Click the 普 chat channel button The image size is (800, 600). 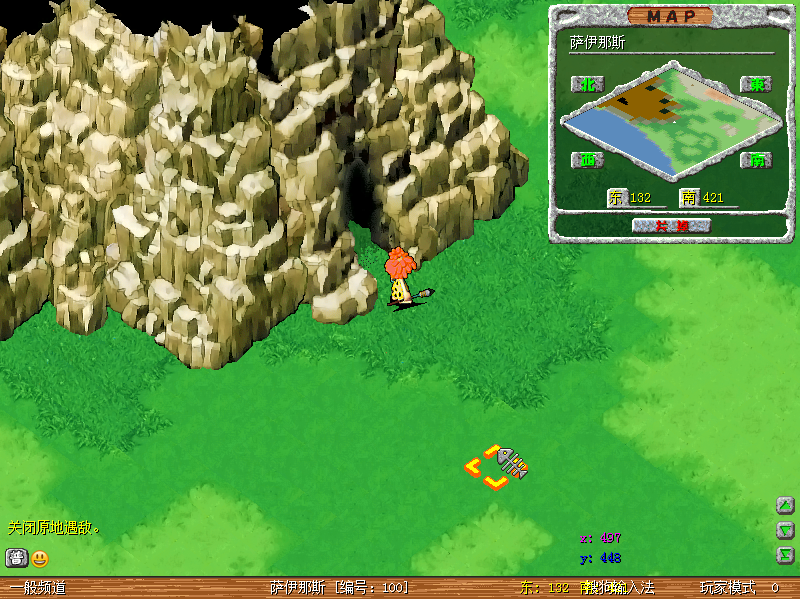[17, 558]
